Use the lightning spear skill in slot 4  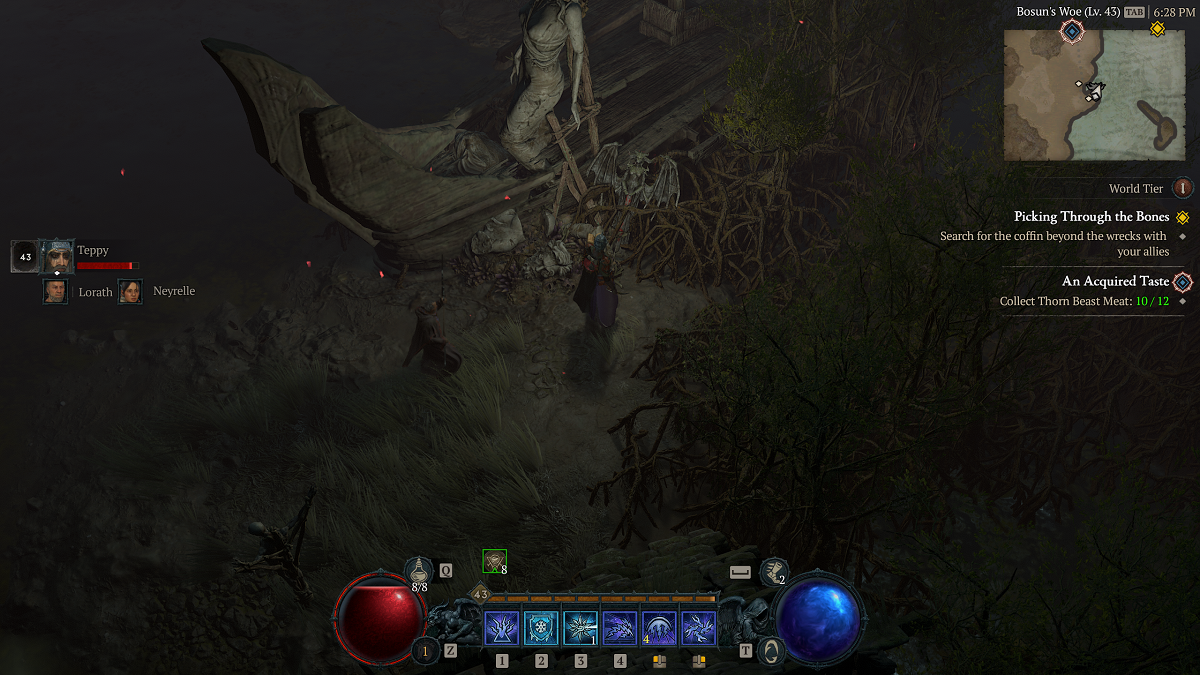point(620,628)
